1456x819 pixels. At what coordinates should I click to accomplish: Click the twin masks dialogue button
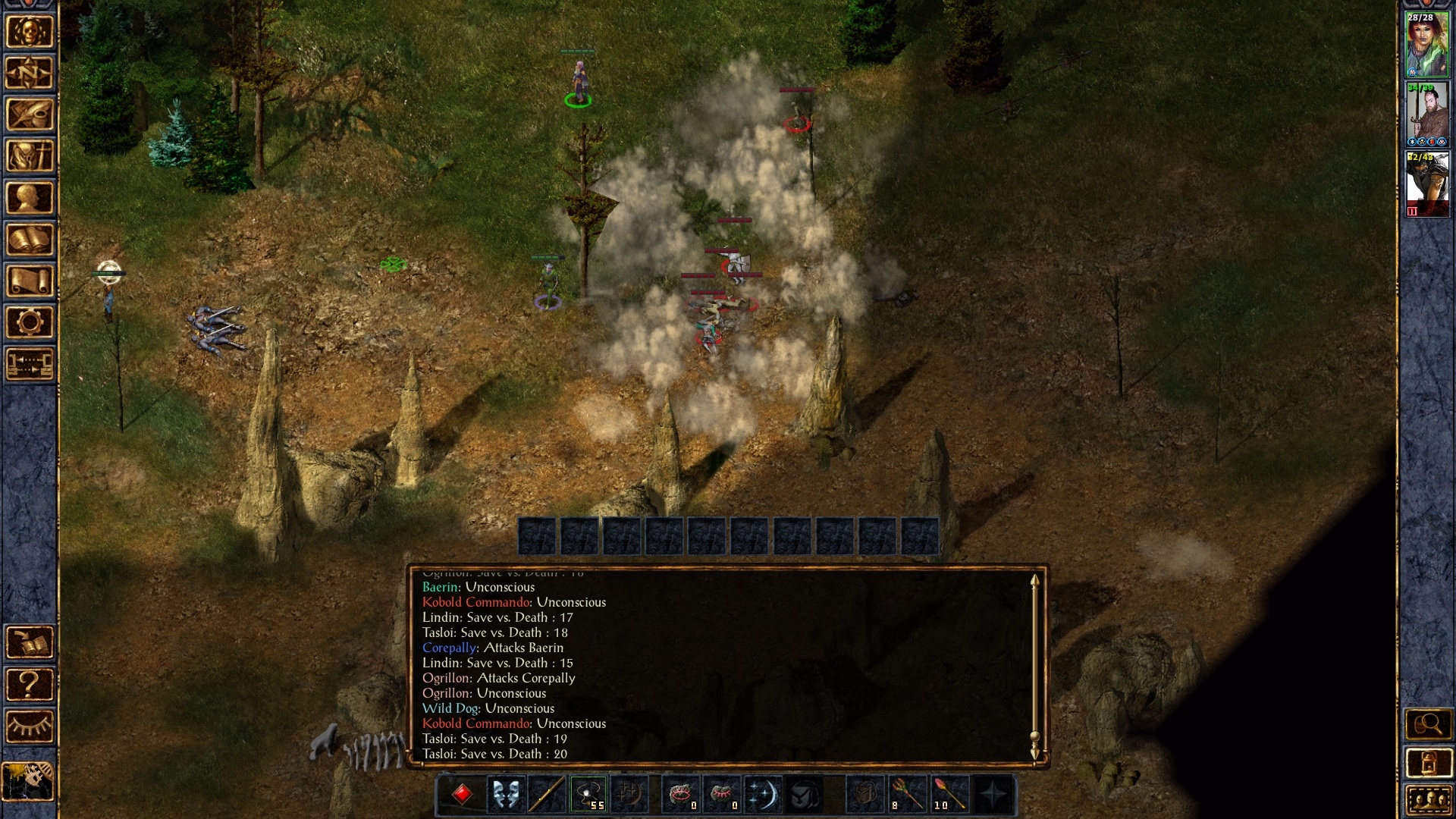pyautogui.click(x=504, y=795)
